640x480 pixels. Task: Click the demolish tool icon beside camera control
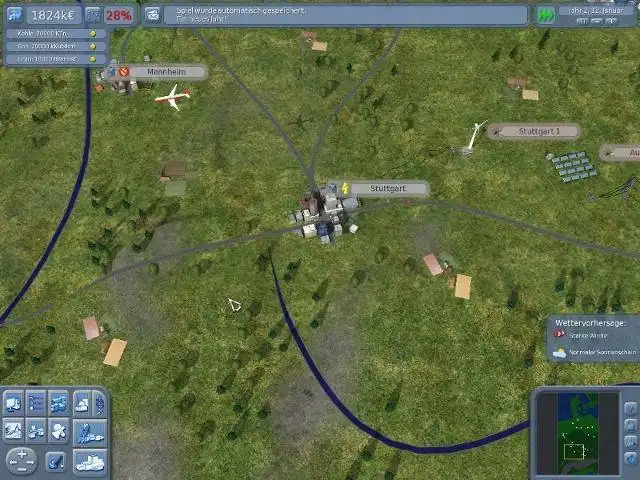click(56, 461)
